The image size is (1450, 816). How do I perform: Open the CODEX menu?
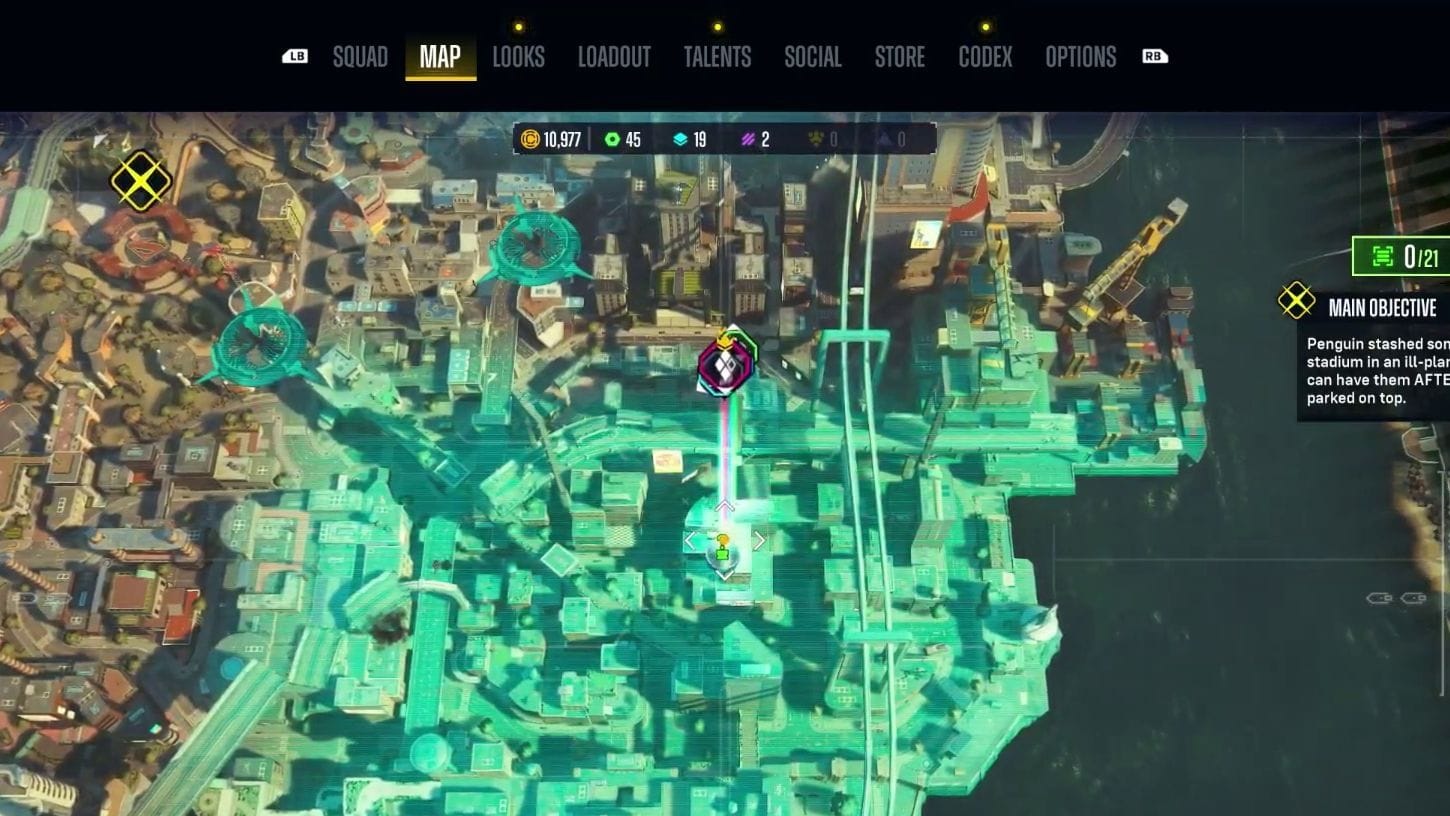point(985,57)
